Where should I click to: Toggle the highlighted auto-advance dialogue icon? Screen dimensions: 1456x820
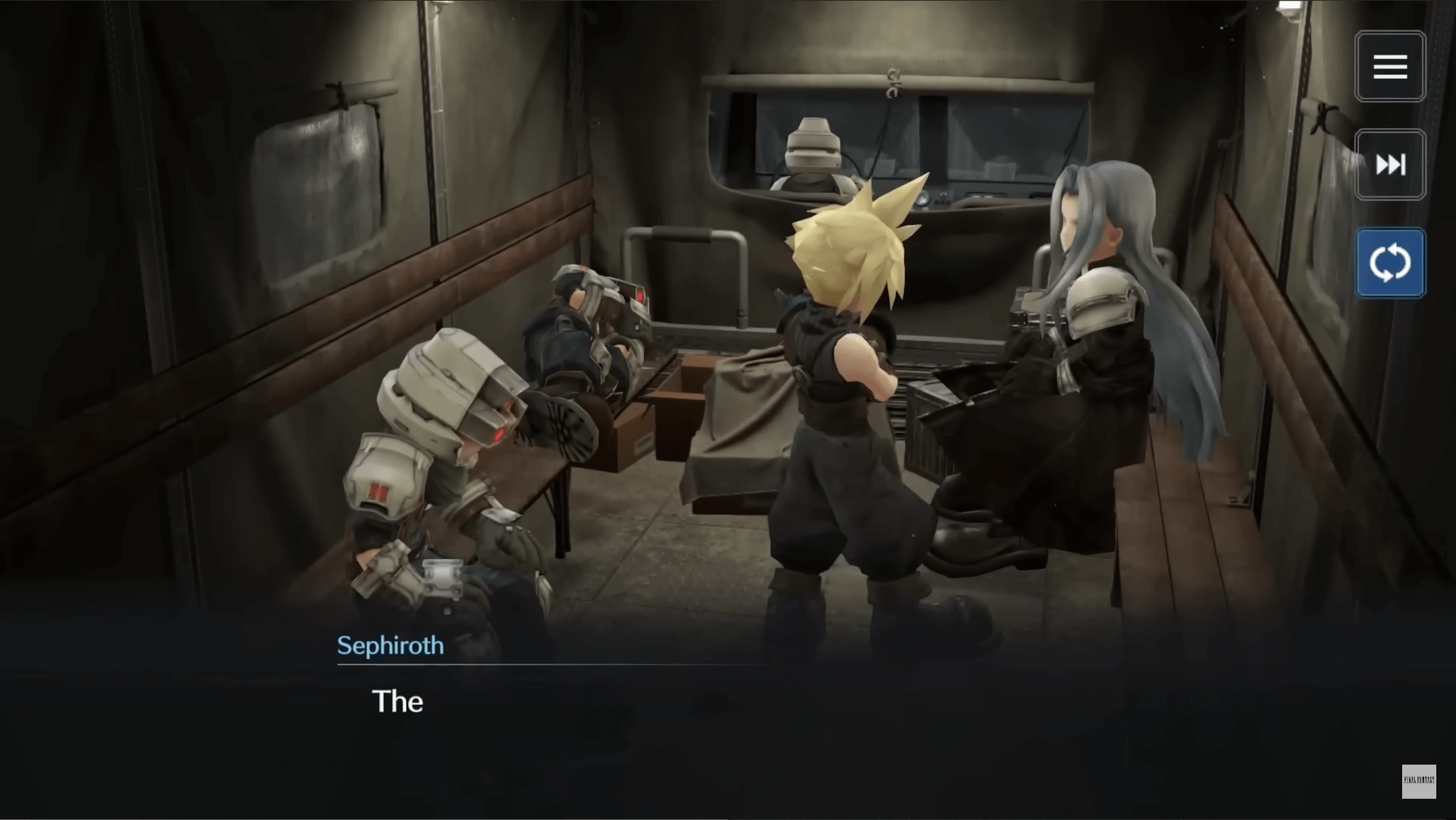[x=1390, y=262]
